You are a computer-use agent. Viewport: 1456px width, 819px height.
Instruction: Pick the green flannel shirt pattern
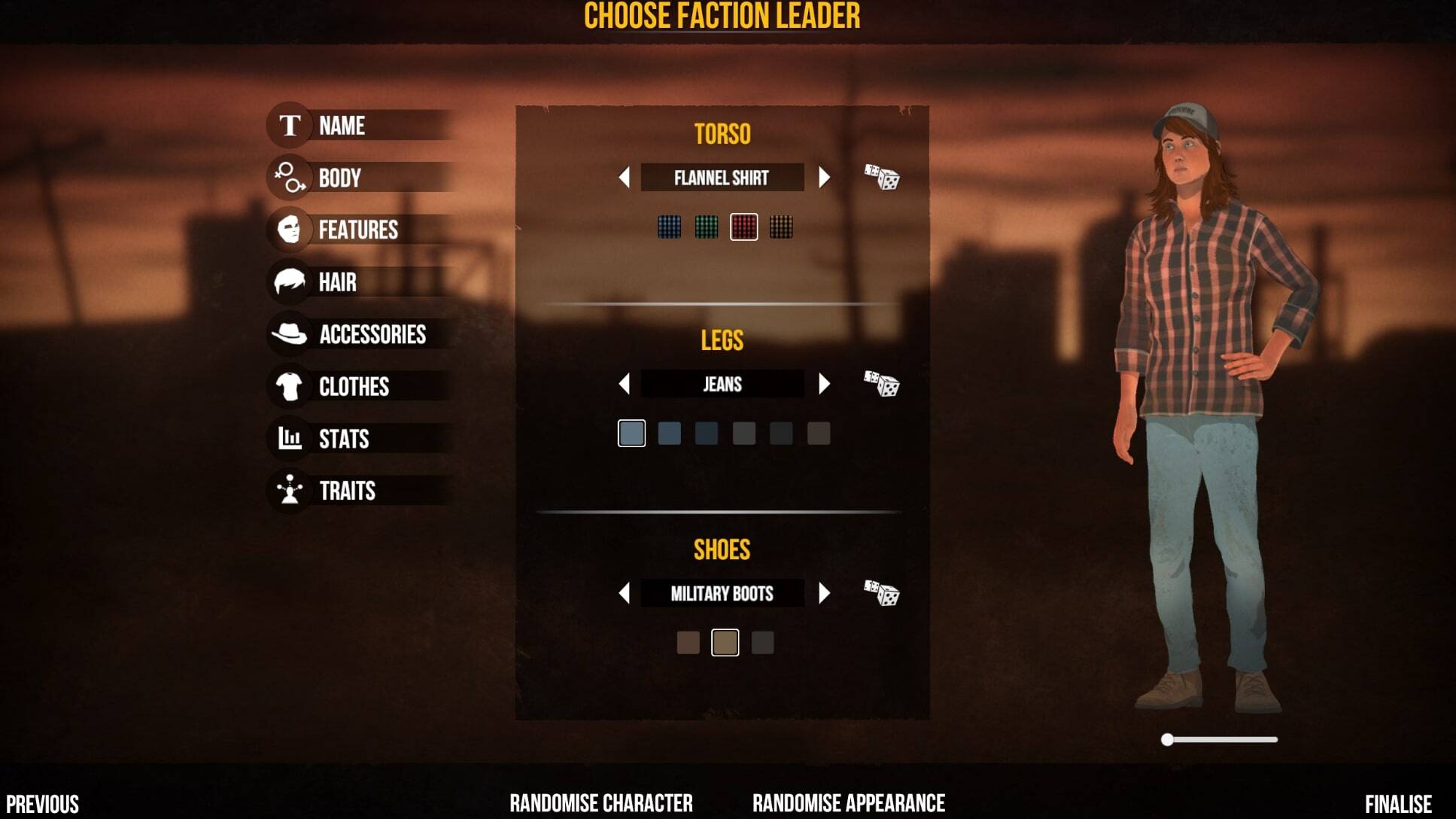tap(707, 227)
